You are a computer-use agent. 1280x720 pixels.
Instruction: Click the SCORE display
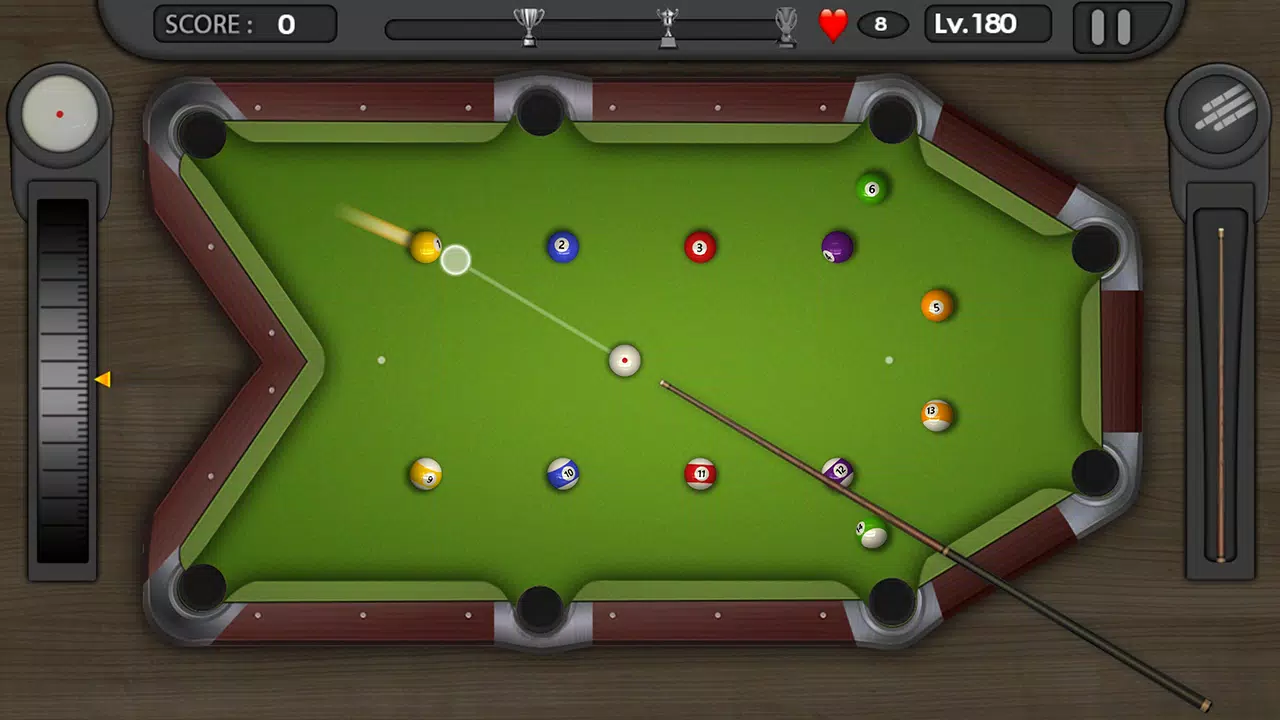coord(244,24)
